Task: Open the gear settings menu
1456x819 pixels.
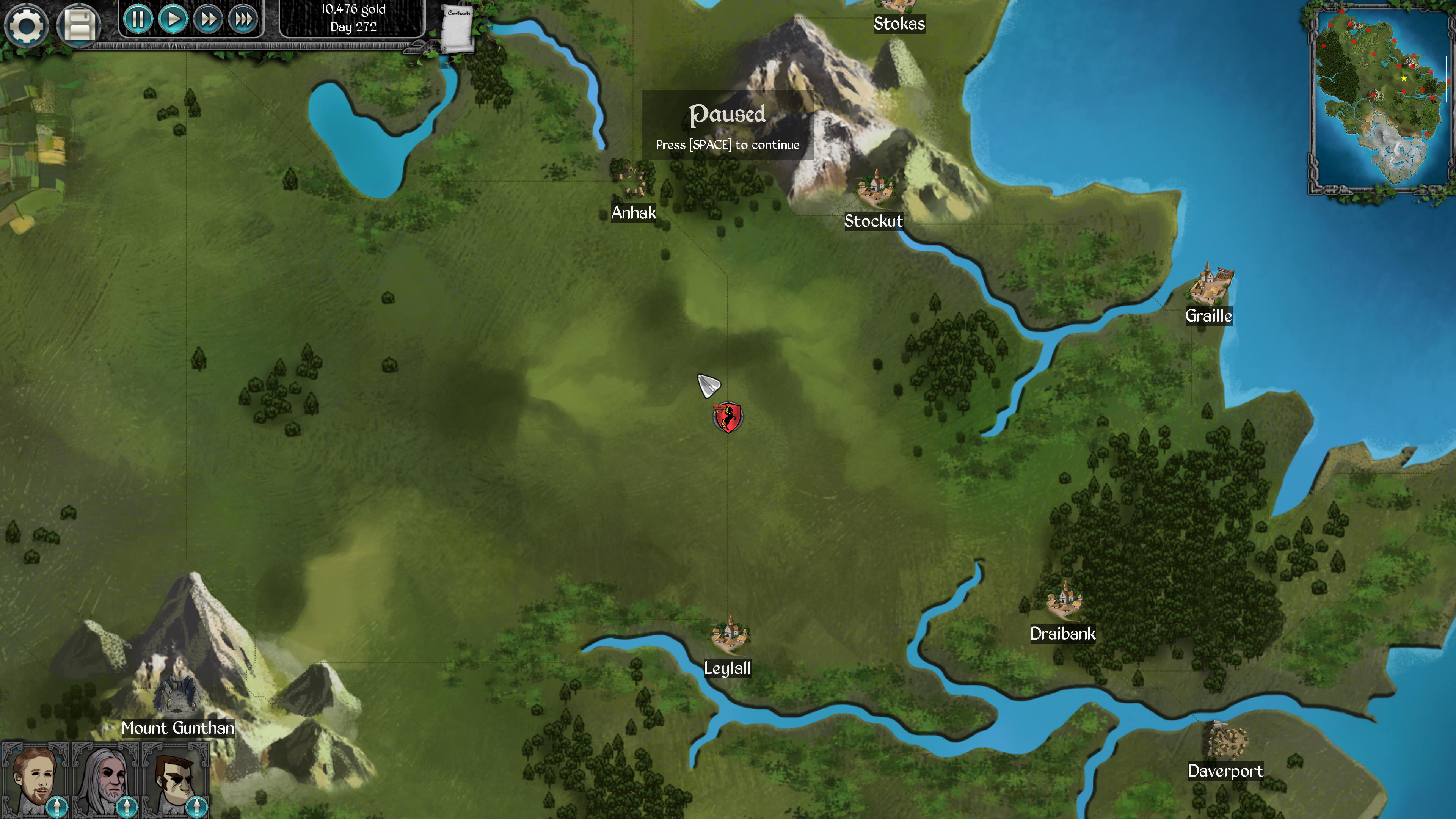Action: pyautogui.click(x=26, y=25)
